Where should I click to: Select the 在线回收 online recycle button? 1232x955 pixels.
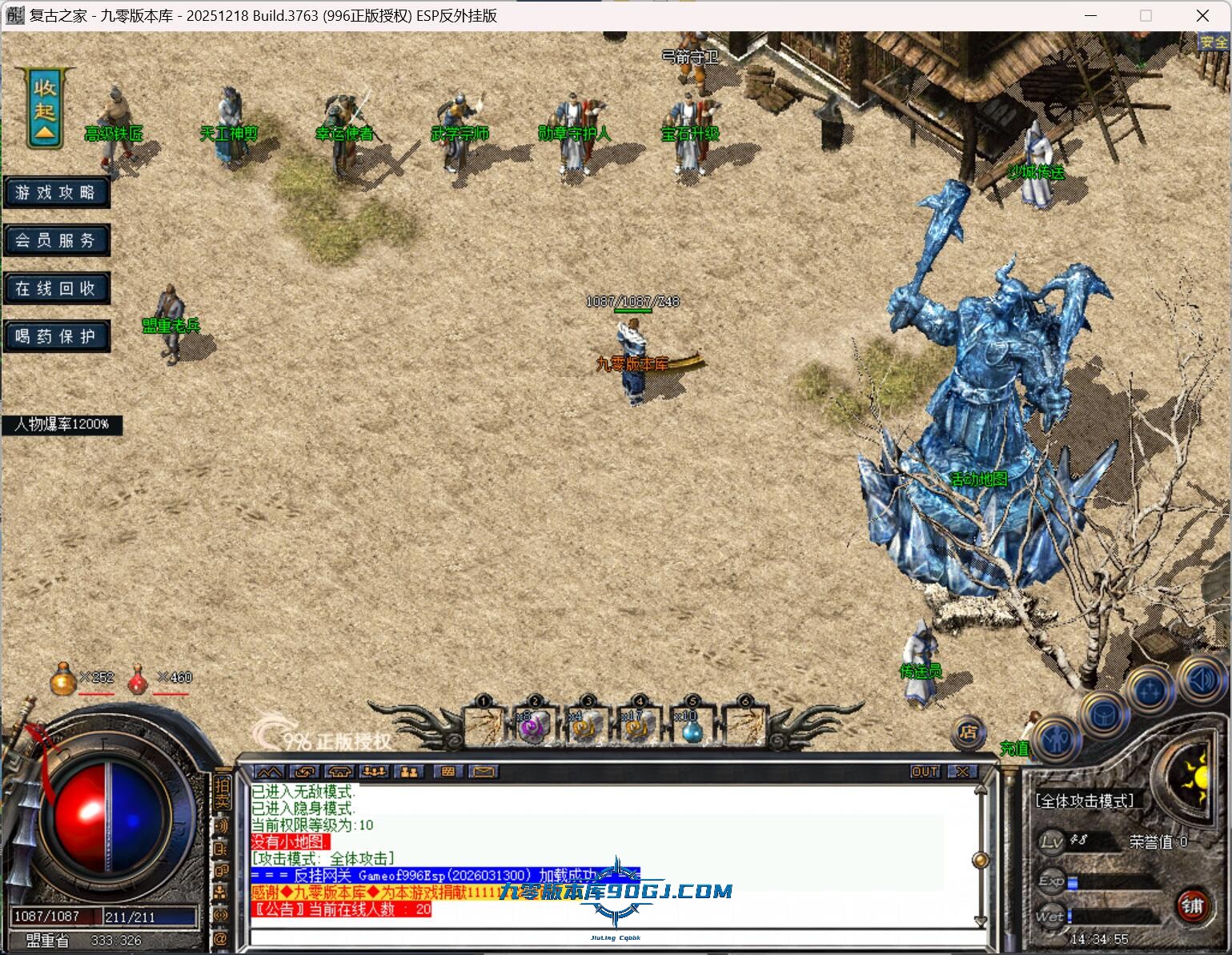point(56,288)
